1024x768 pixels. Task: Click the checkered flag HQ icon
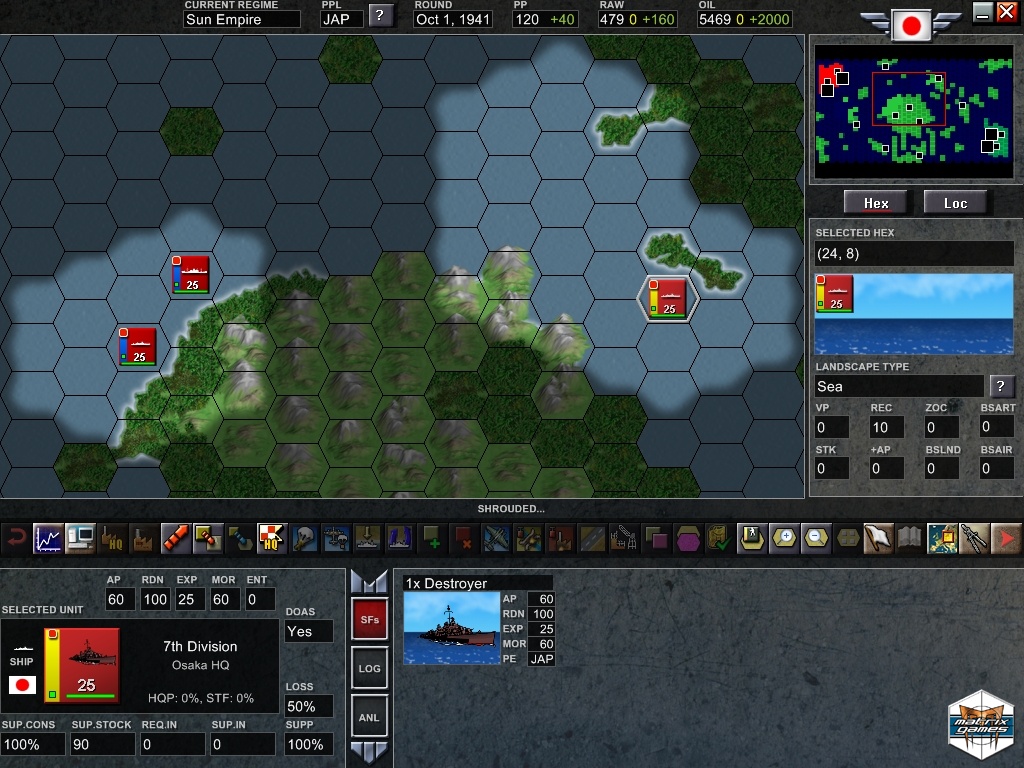pos(271,539)
